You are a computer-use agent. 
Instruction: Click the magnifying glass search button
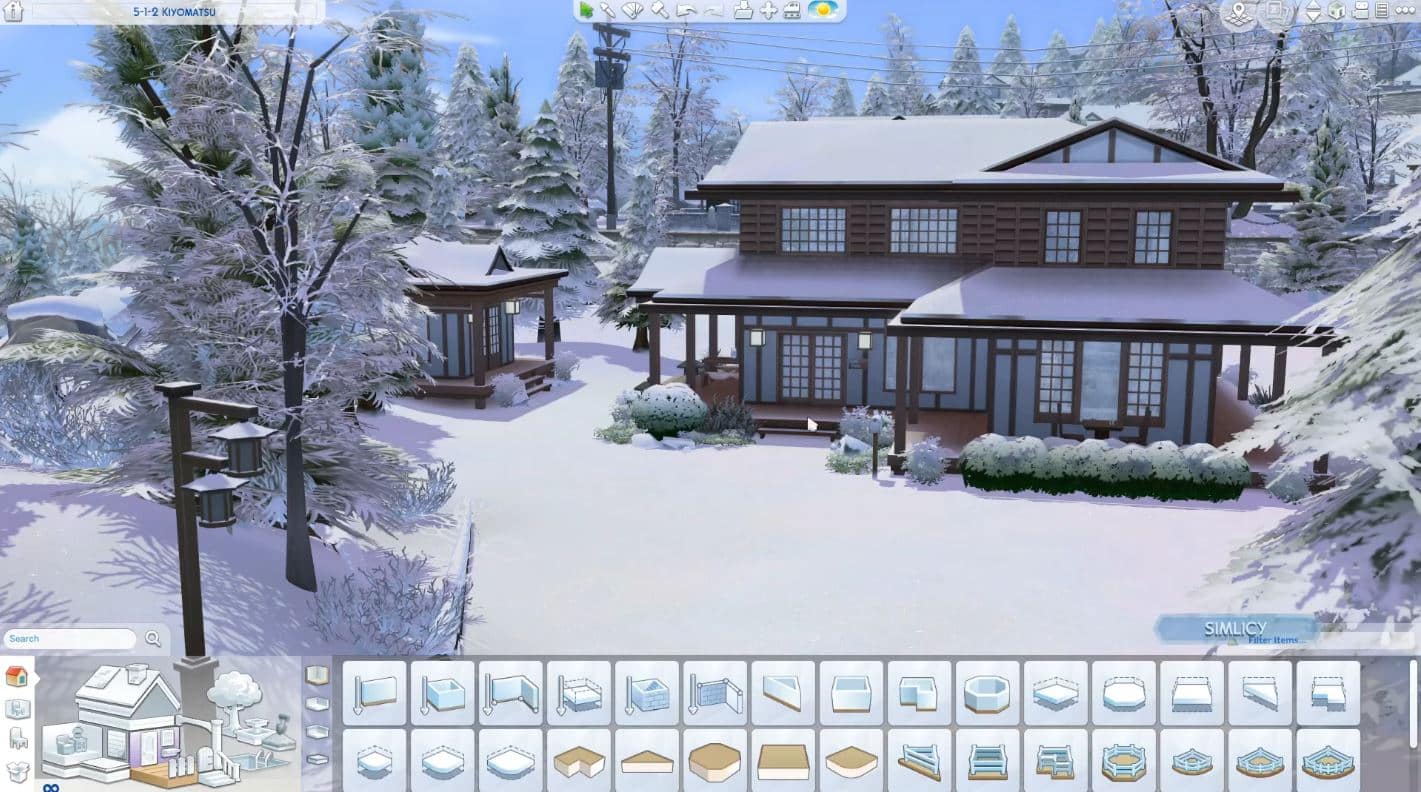153,638
